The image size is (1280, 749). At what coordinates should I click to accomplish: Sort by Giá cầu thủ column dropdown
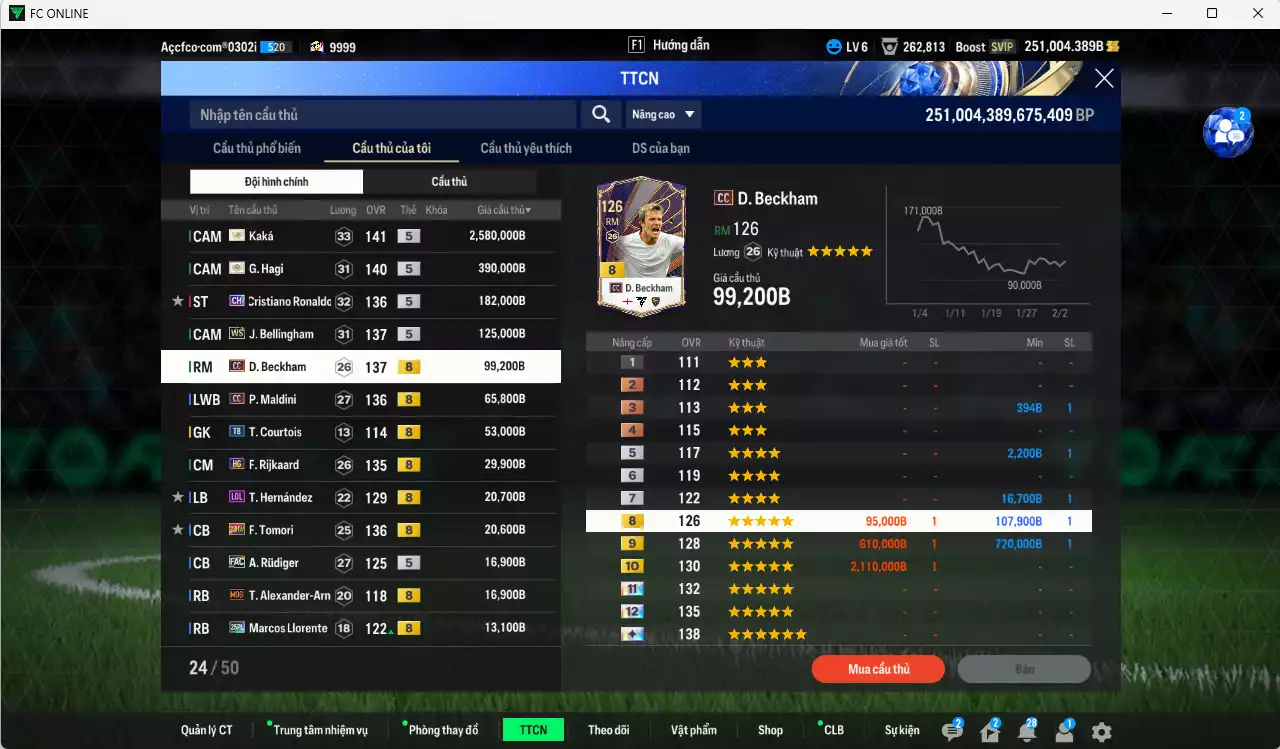pos(503,209)
